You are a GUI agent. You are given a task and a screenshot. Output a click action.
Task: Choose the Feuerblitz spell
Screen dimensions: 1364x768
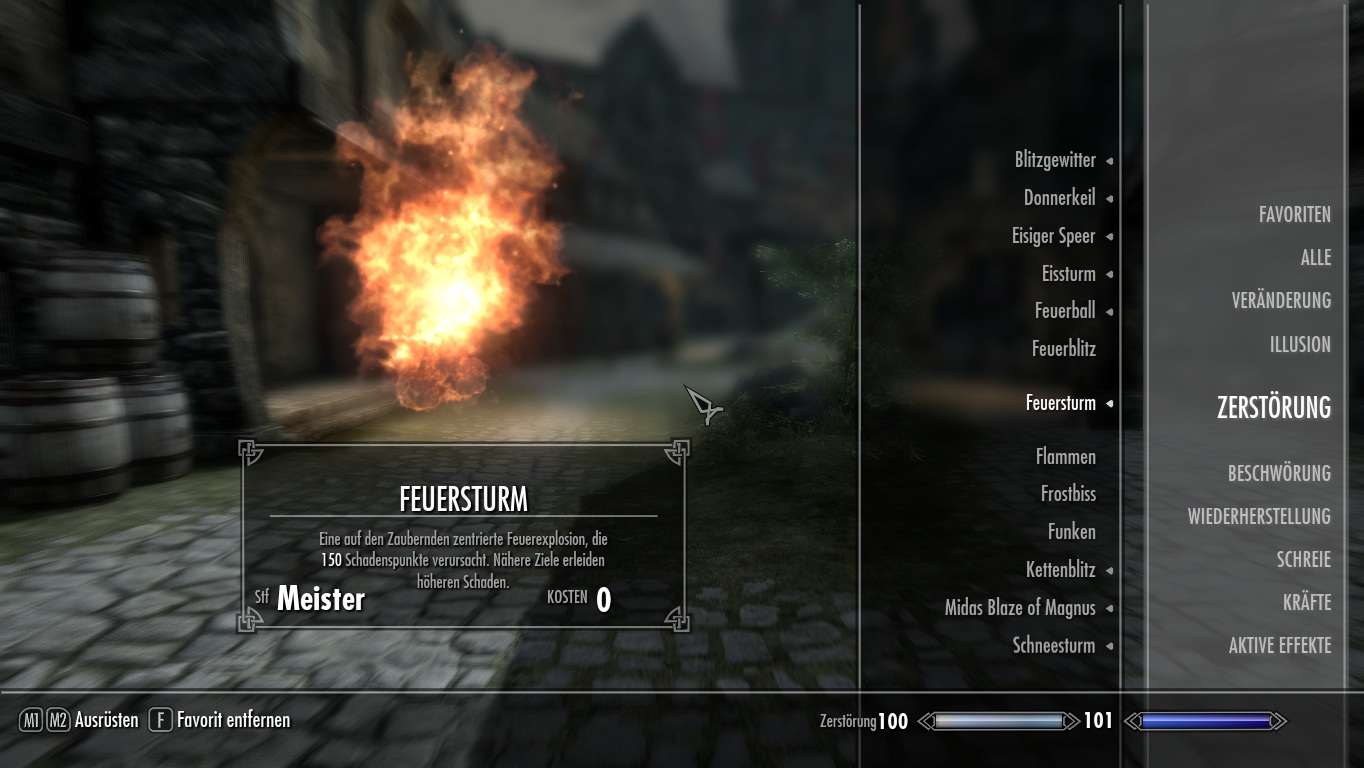tap(1064, 349)
